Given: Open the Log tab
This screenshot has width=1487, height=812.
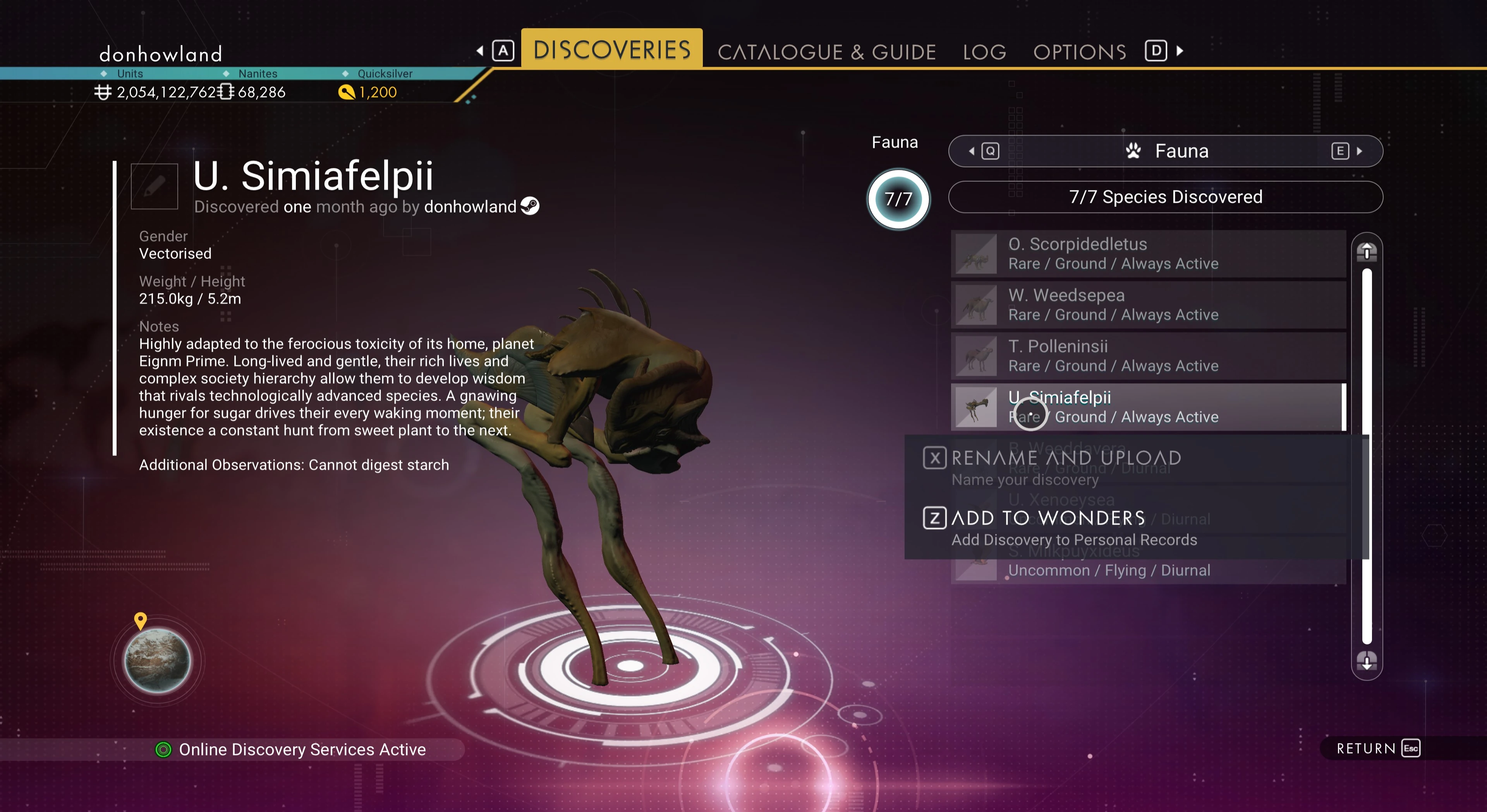Looking at the screenshot, I should click(x=984, y=52).
